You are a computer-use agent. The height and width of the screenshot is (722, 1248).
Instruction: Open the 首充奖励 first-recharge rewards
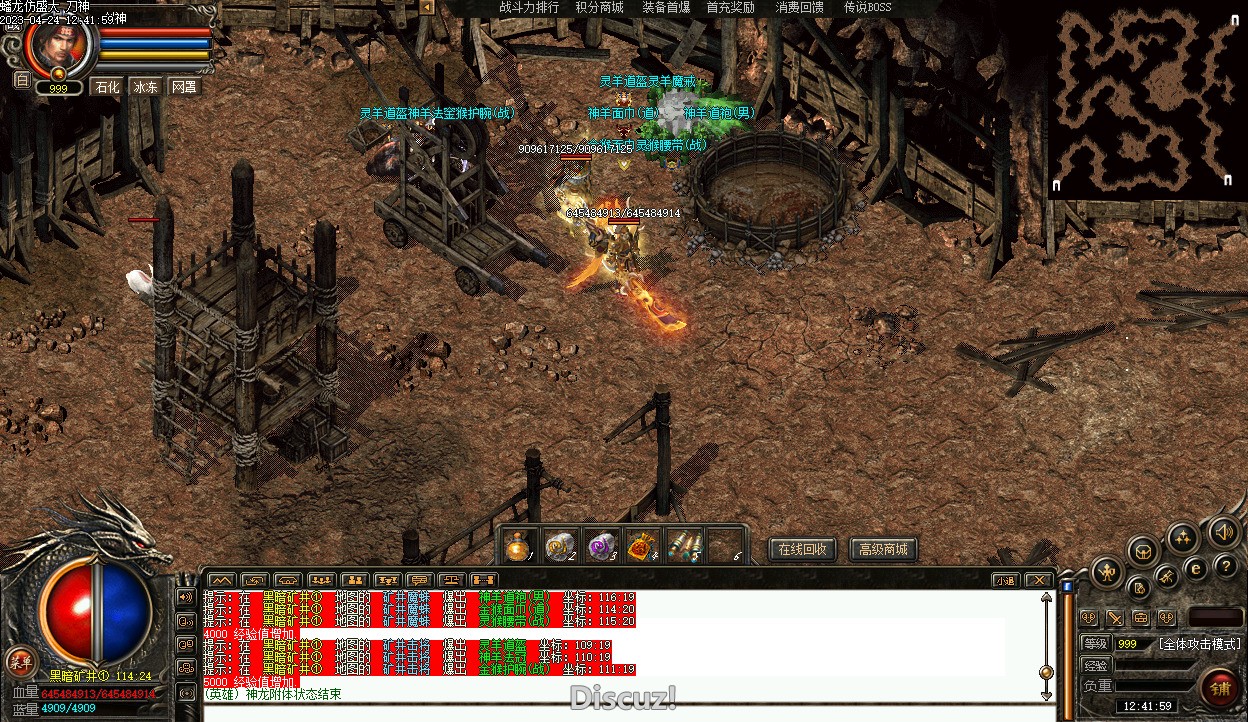pyautogui.click(x=730, y=7)
